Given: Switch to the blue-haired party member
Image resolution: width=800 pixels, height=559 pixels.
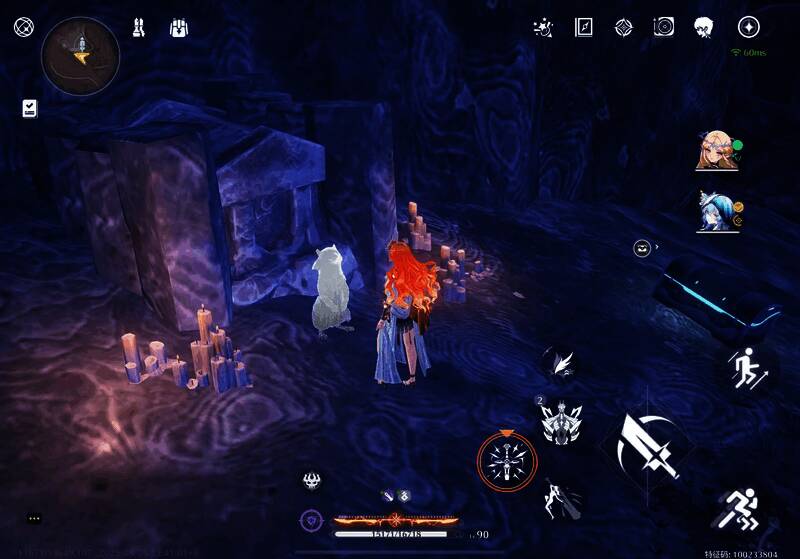Looking at the screenshot, I should click(716, 211).
